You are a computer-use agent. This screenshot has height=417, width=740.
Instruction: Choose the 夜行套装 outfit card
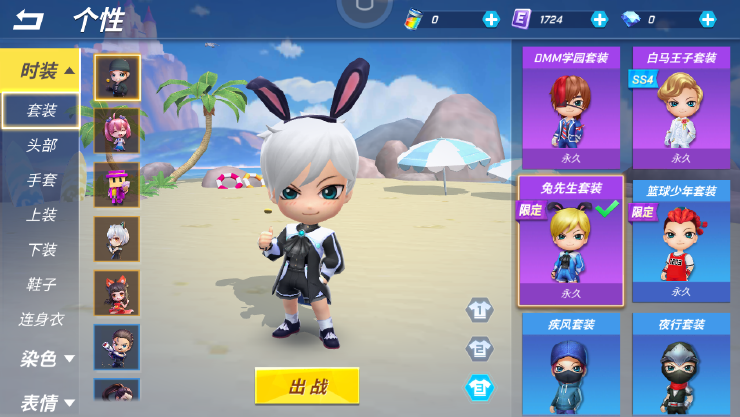coord(680,365)
